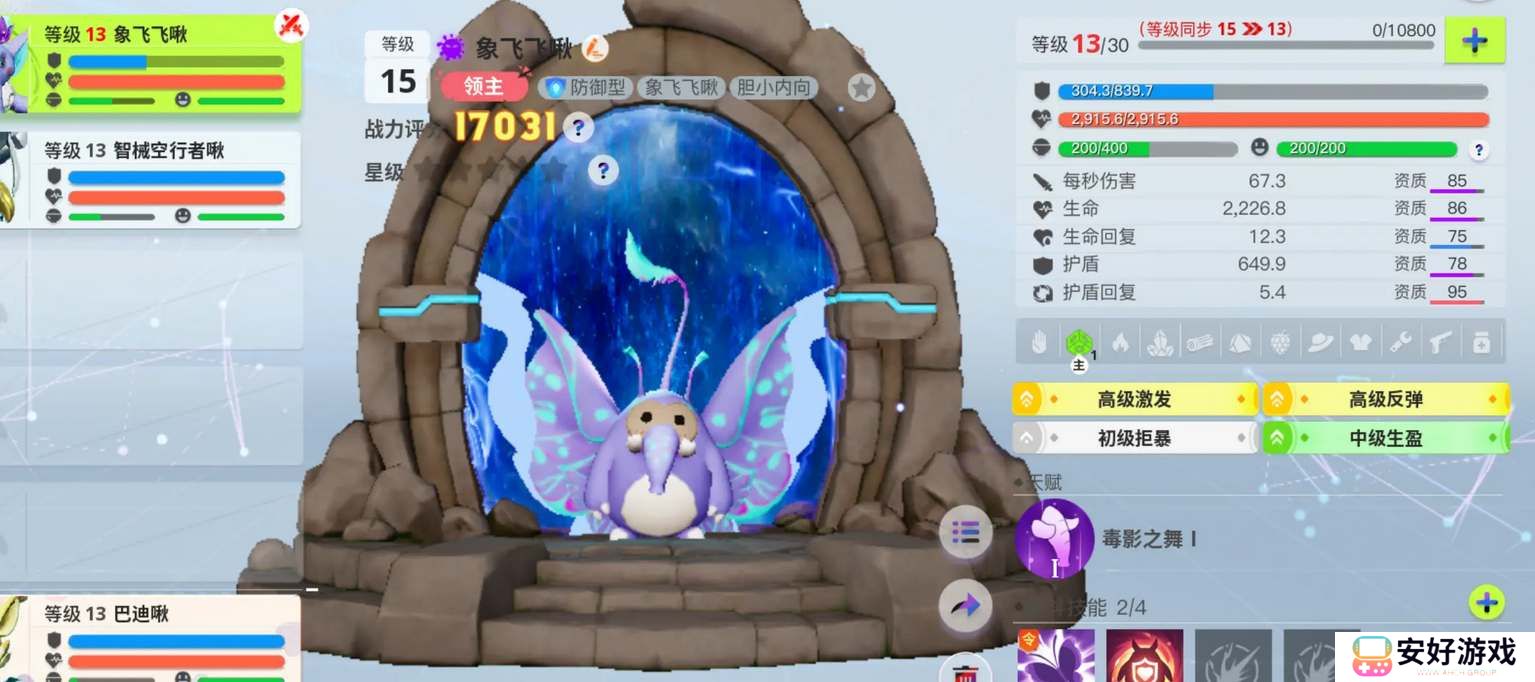Open the 毒影之舞 talent icon
1535x682 pixels.
[1054, 539]
